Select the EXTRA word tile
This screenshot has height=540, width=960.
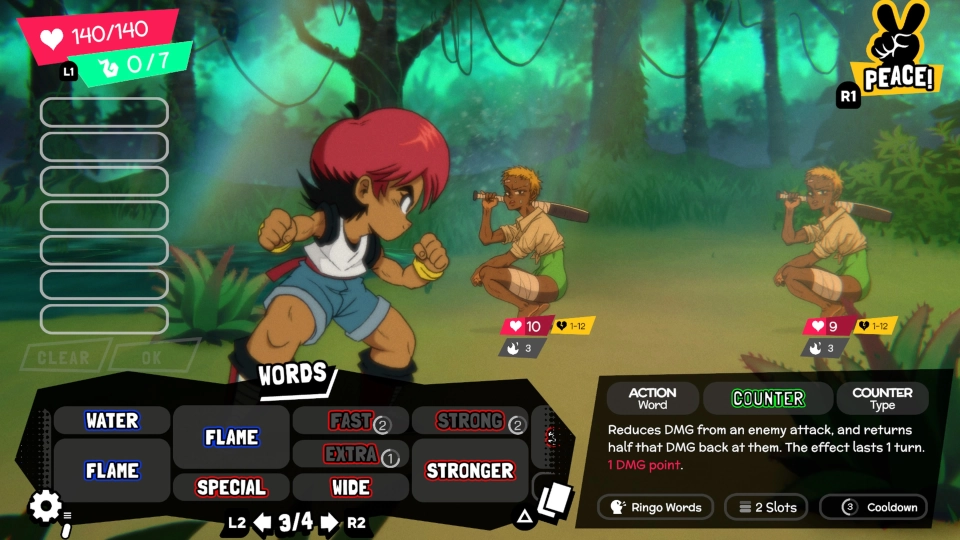(350, 454)
